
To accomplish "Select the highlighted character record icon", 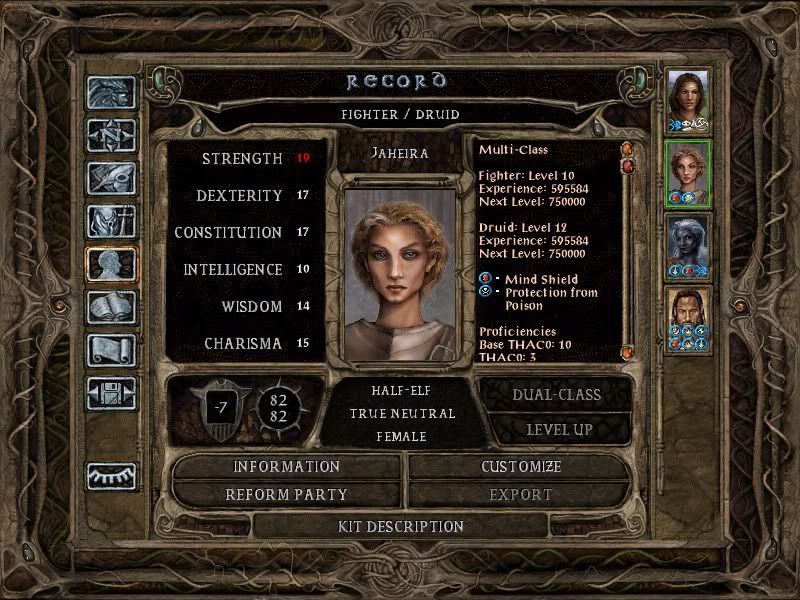I will click(111, 264).
